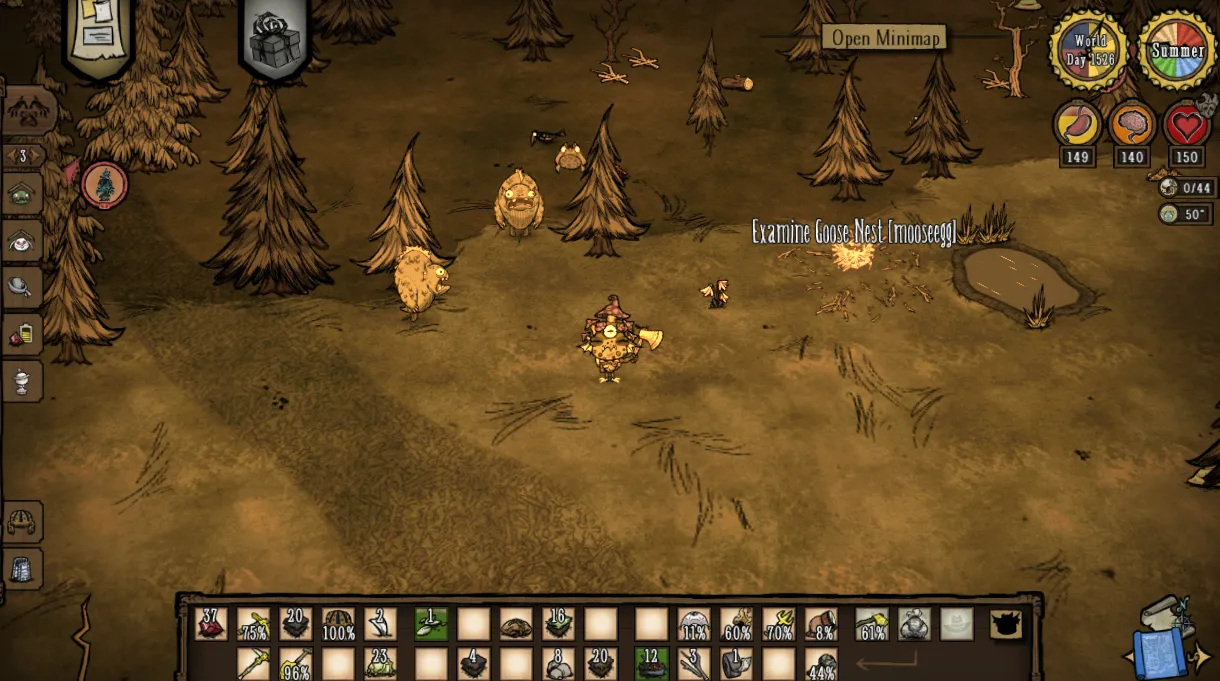1220x681 pixels.
Task: Open the backpack slot with dark silhouette
Action: [1006, 624]
